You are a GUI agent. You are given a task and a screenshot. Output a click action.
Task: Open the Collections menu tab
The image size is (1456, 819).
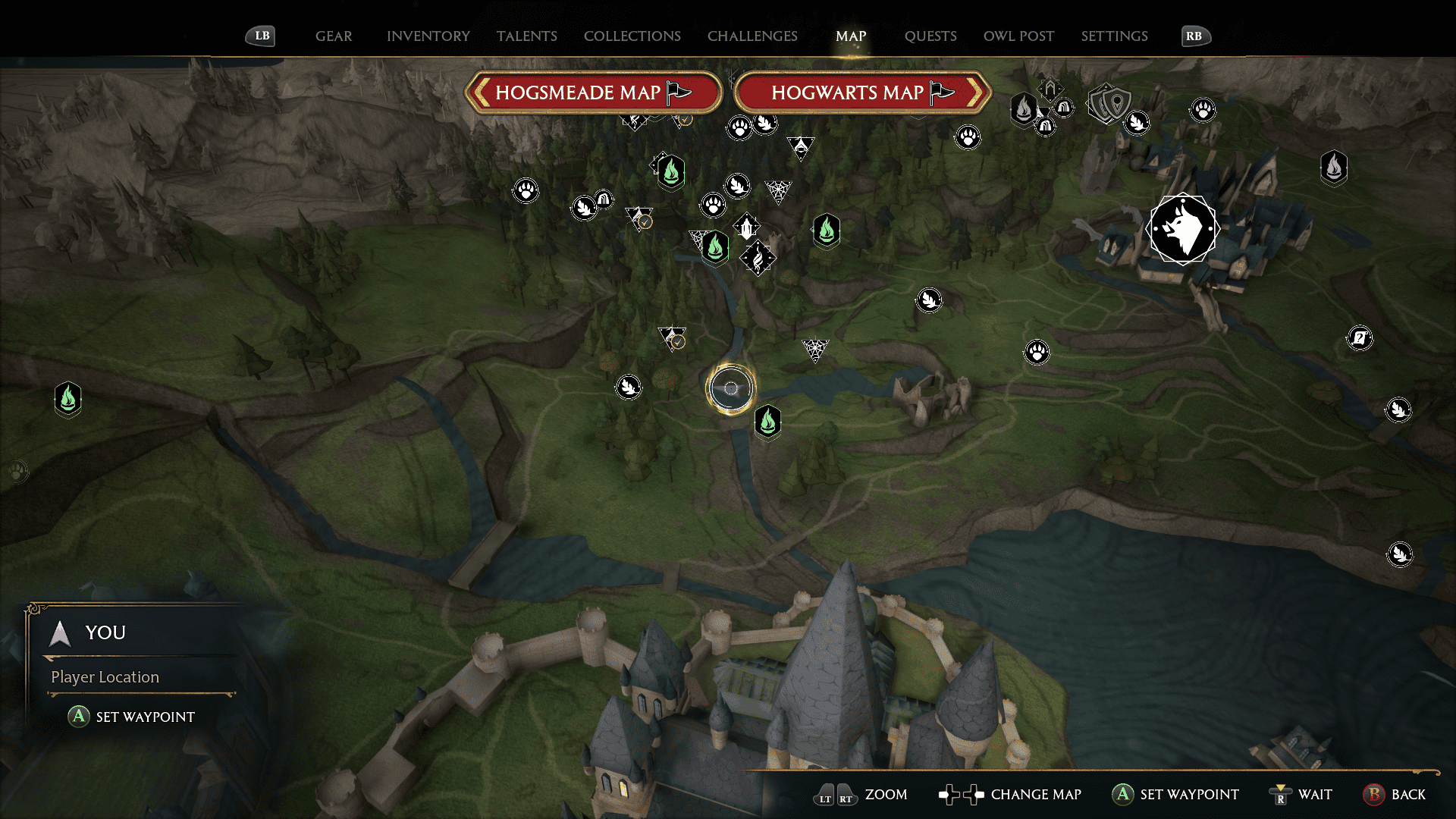(632, 36)
